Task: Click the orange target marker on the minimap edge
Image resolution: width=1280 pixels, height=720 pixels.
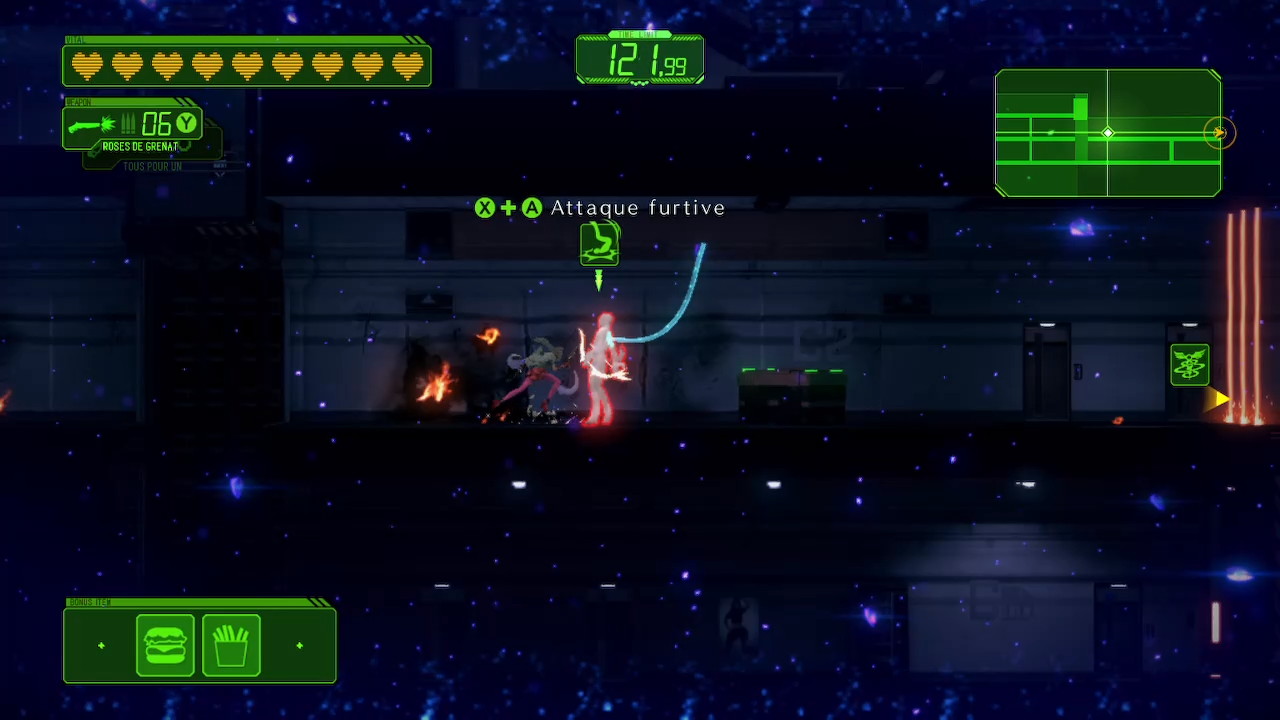Action: pyautogui.click(x=1219, y=133)
